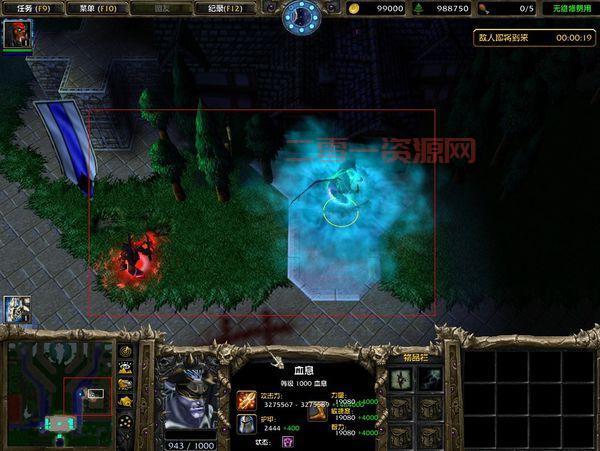Use the first item in the inventory
Image resolution: width=600 pixels, height=451 pixels.
[x=402, y=377]
